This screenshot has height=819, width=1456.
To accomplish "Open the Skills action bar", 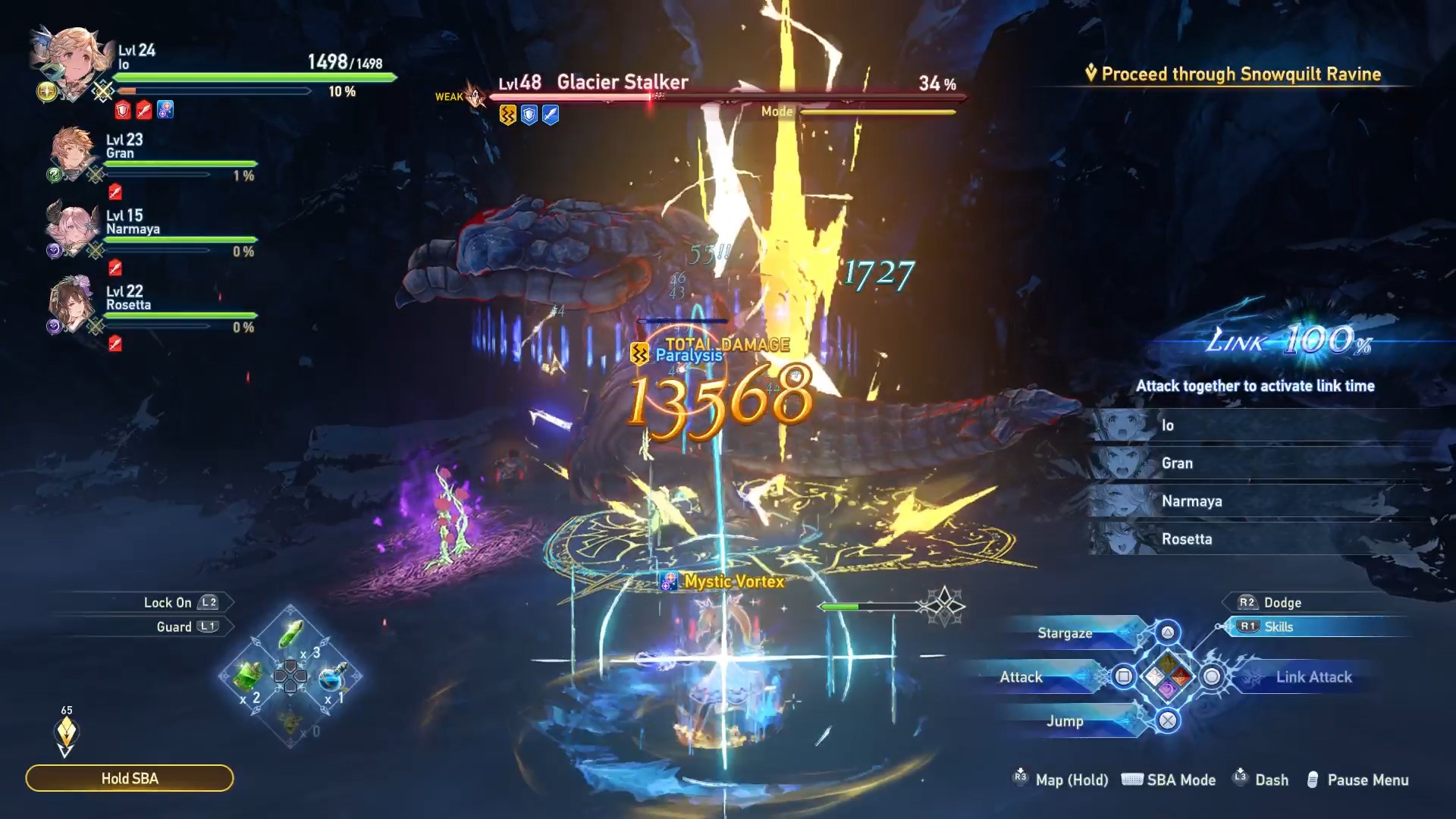I will 1279,627.
